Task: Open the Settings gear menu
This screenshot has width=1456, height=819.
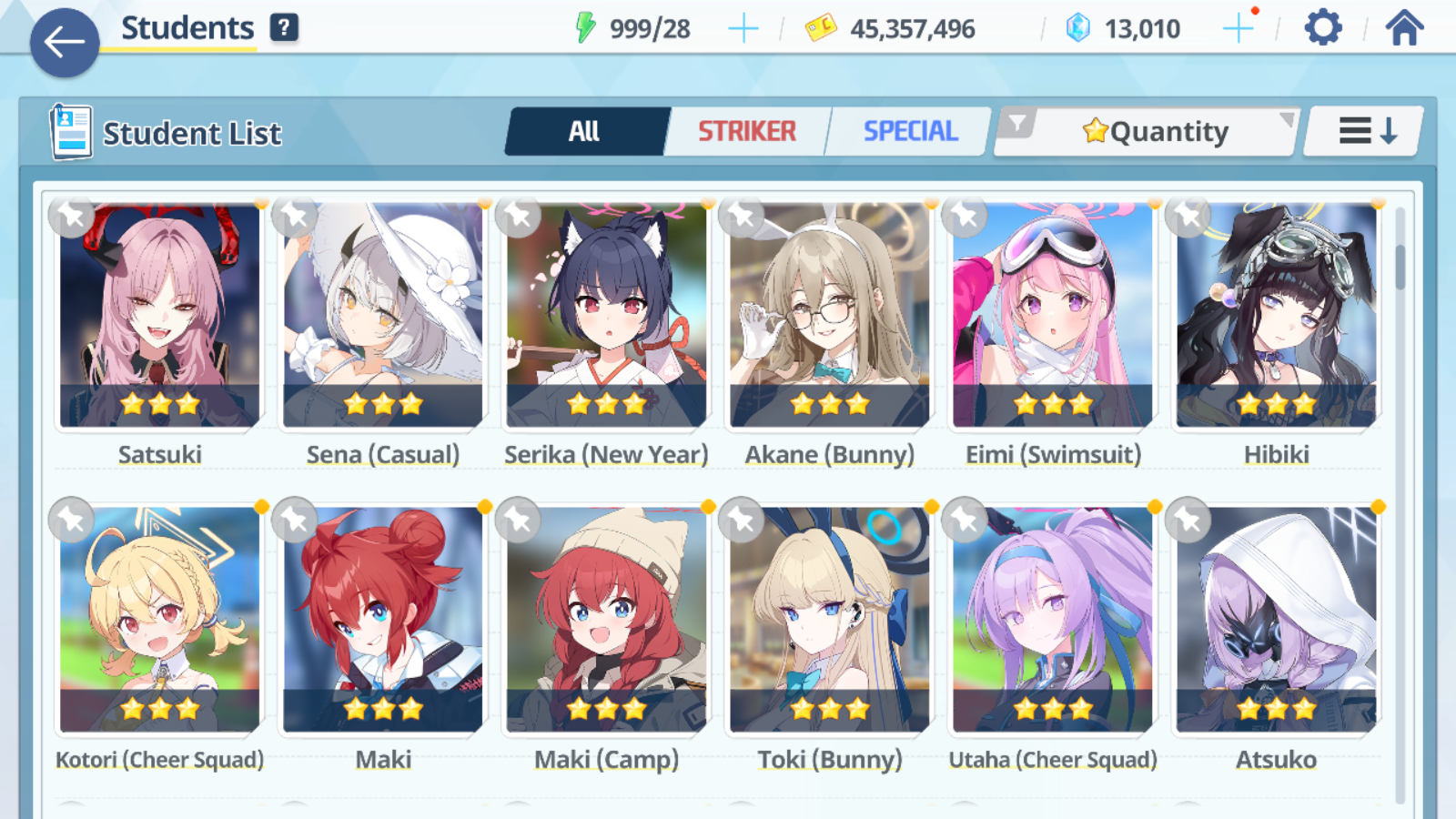Action: click(x=1321, y=26)
